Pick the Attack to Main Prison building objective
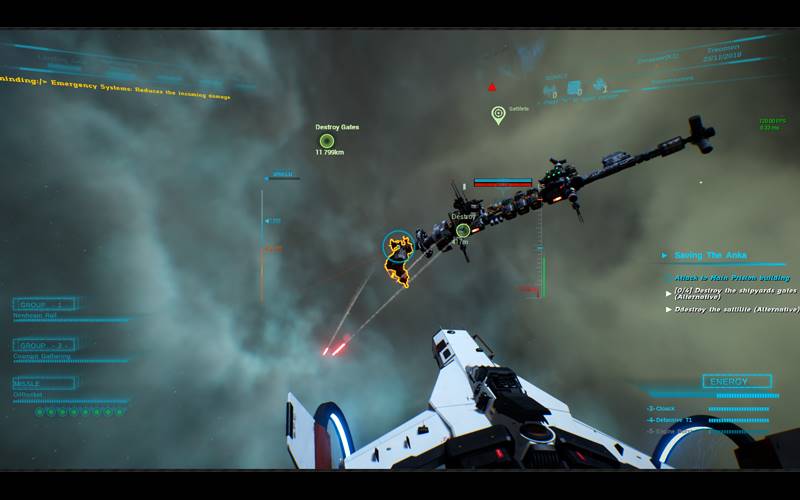Image resolution: width=800 pixels, height=500 pixels. pos(731,277)
